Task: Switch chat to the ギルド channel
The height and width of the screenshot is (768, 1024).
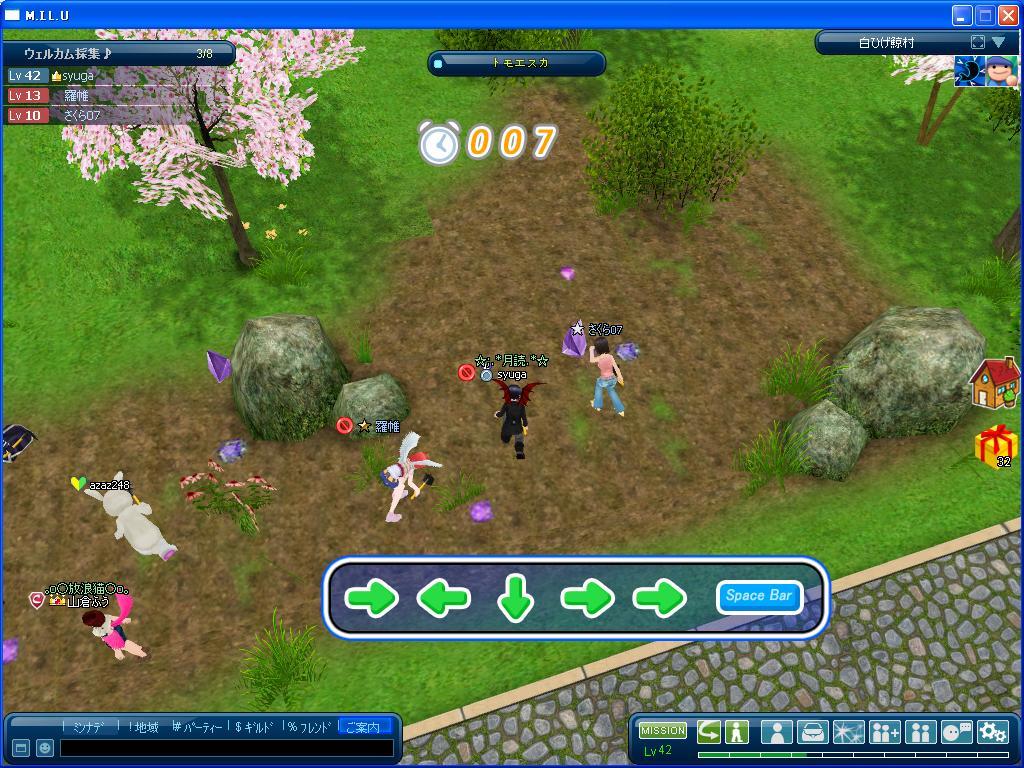Action: pos(257,727)
